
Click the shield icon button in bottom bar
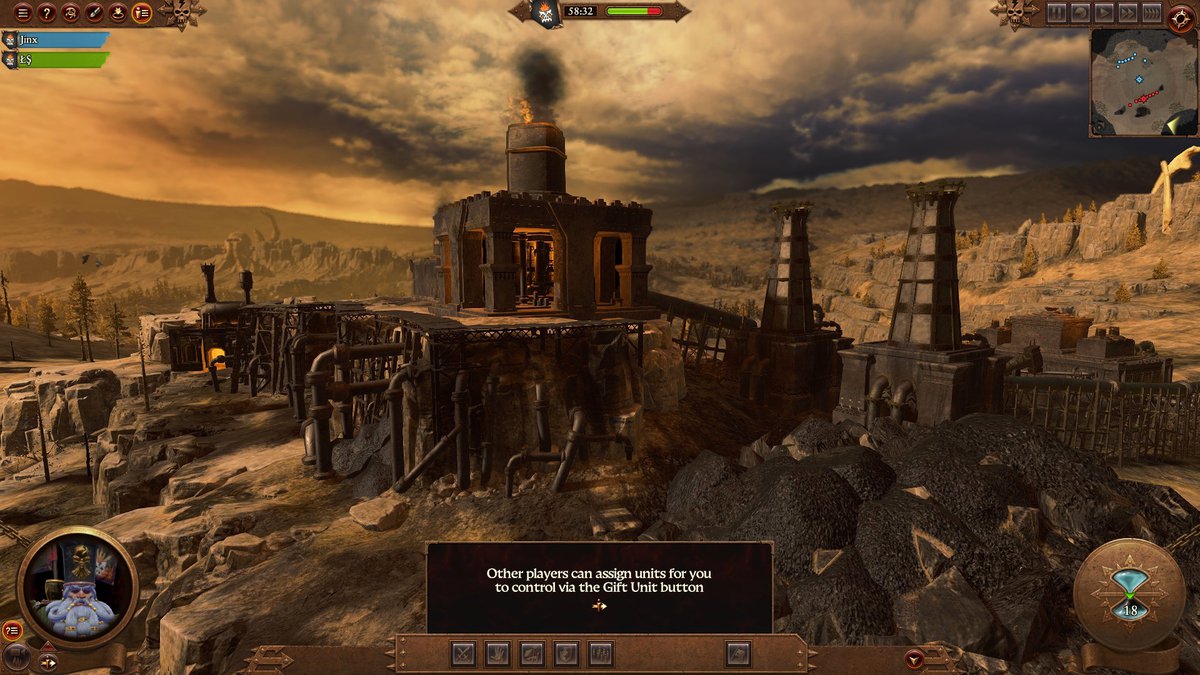(566, 654)
